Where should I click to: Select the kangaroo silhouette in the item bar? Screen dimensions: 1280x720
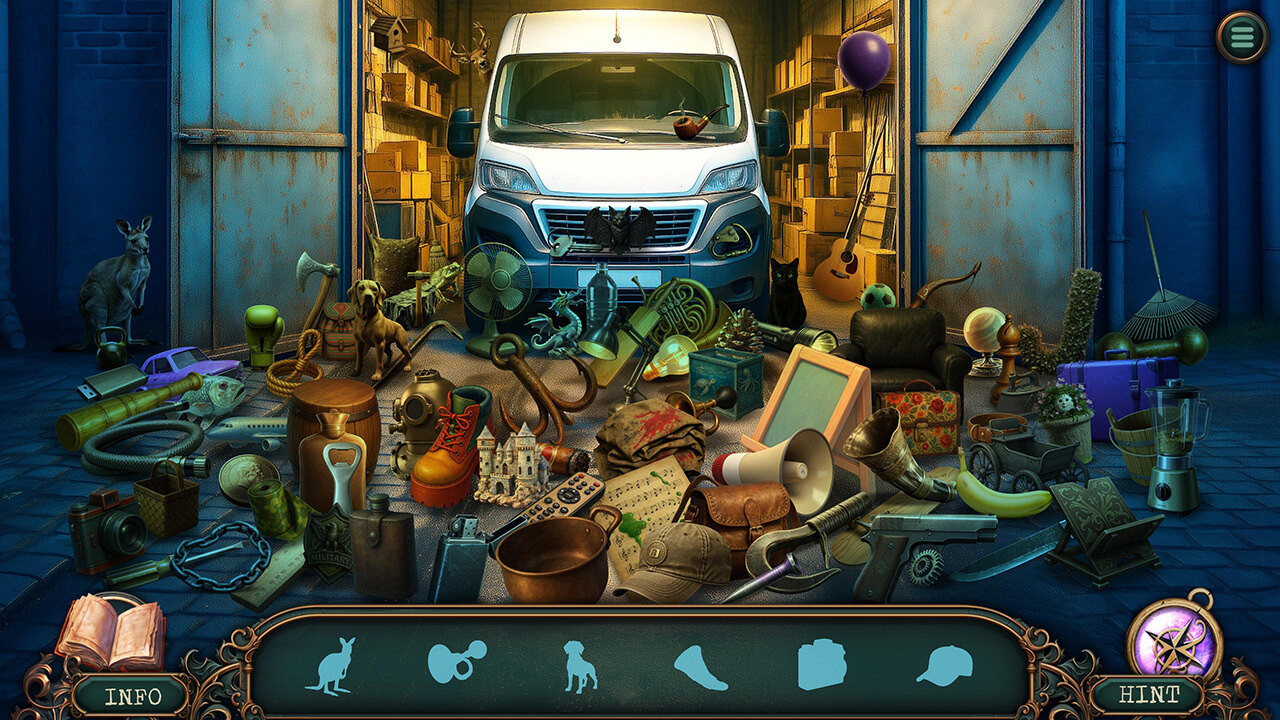point(330,666)
